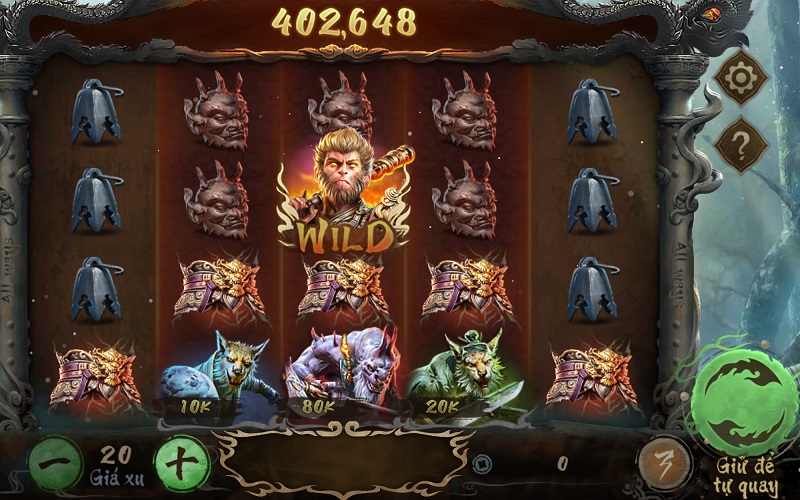Increase the coin value with plus button
This screenshot has height=500, width=800.
(182, 463)
